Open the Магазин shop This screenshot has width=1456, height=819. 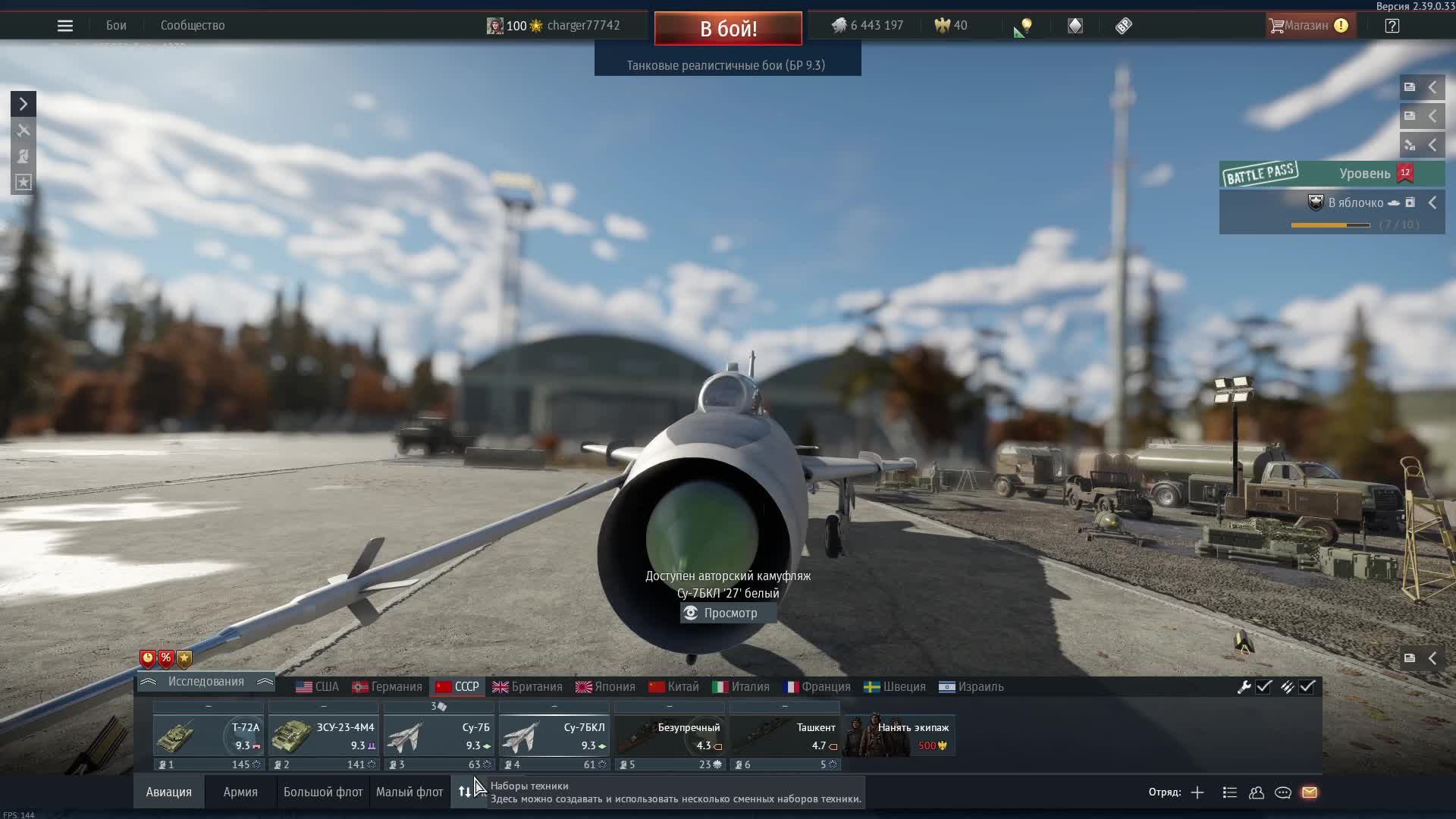pyautogui.click(x=1306, y=26)
